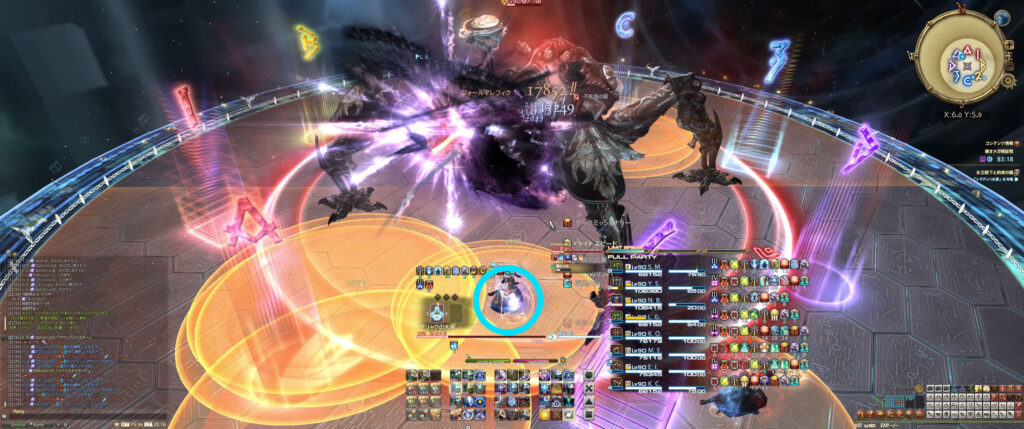
Task: Click the circle sign marker button
Action: coord(589,375)
